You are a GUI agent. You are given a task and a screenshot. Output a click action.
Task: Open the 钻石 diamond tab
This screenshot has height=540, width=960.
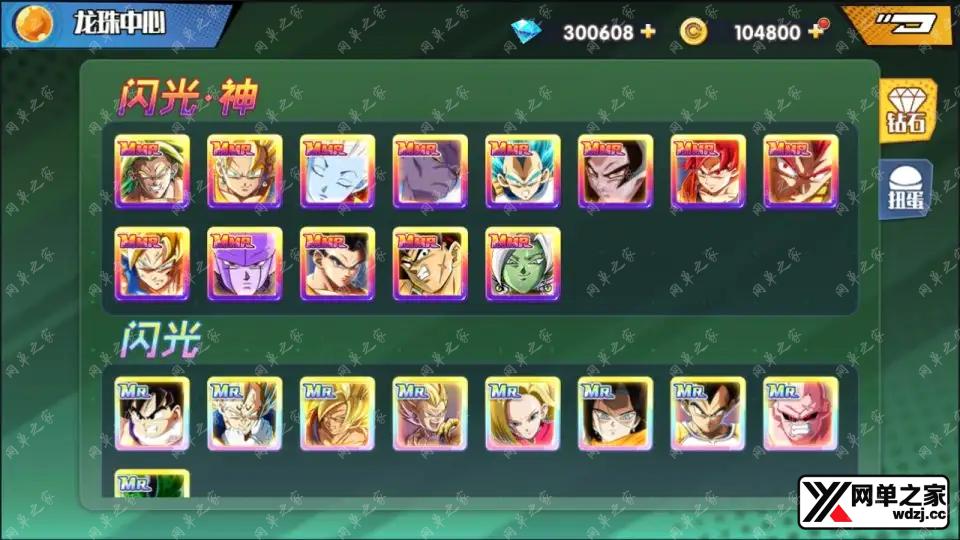(x=907, y=112)
